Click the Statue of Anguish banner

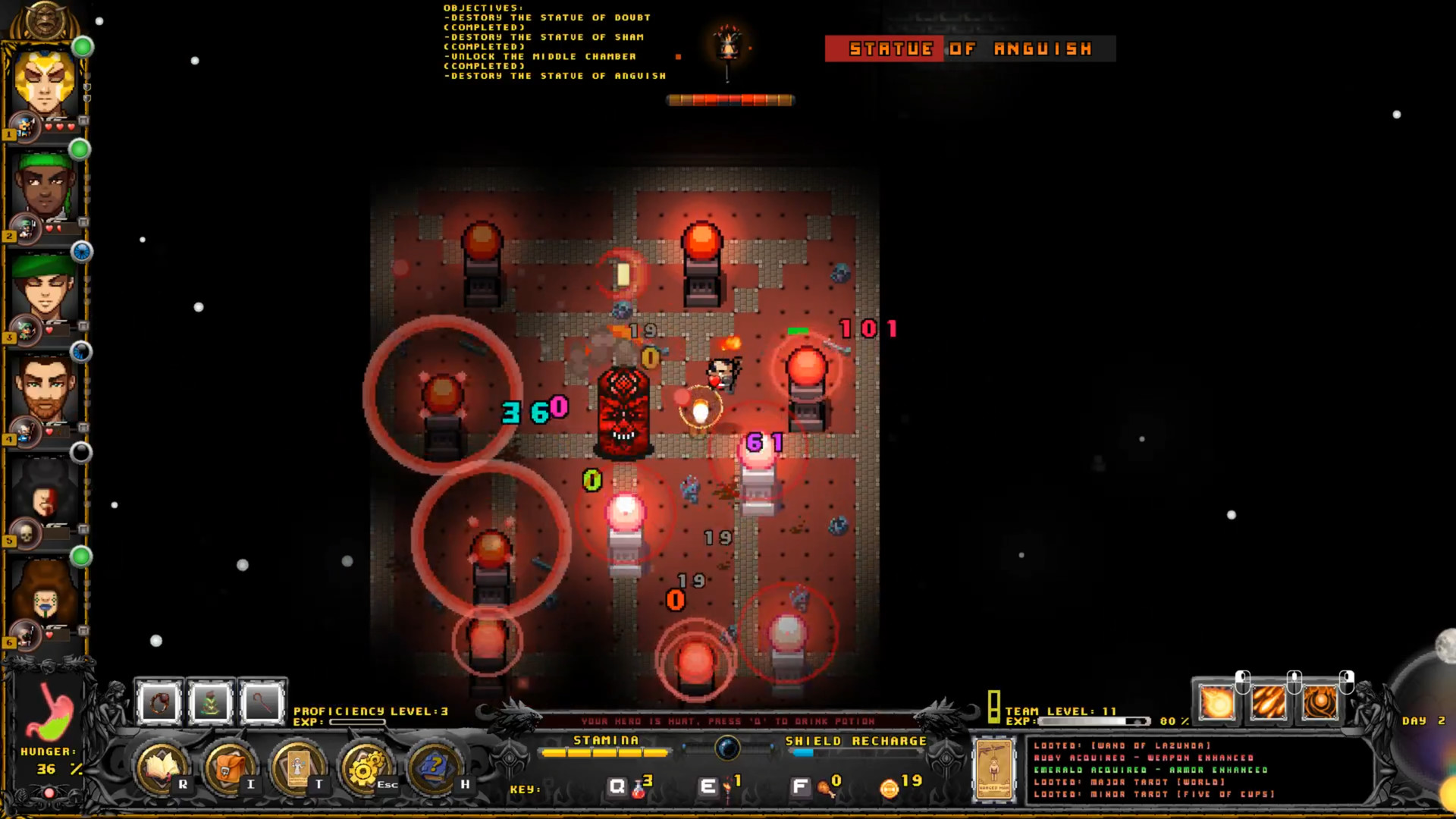pyautogui.click(x=971, y=49)
